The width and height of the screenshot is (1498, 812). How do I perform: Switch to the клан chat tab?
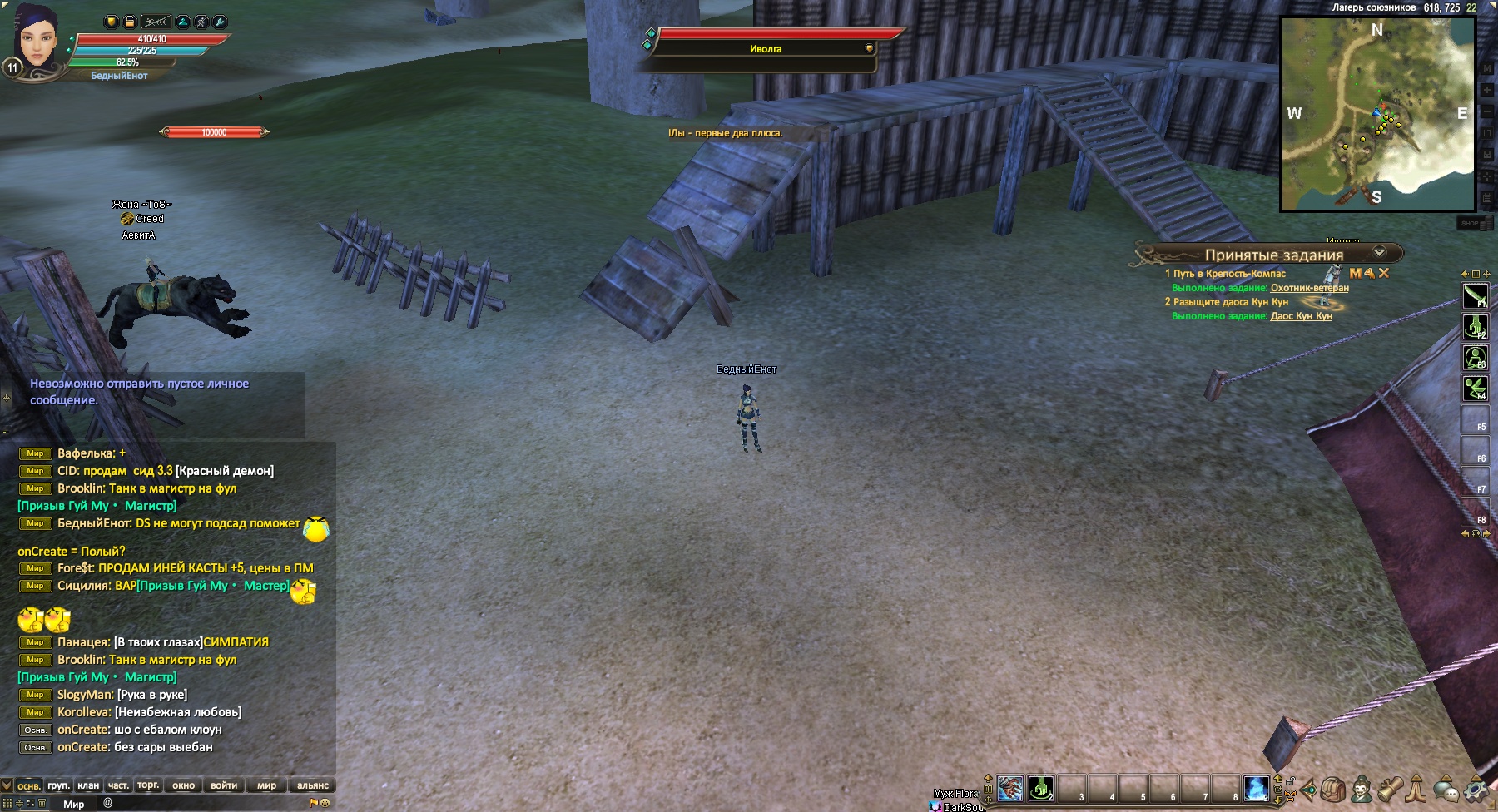pyautogui.click(x=88, y=785)
